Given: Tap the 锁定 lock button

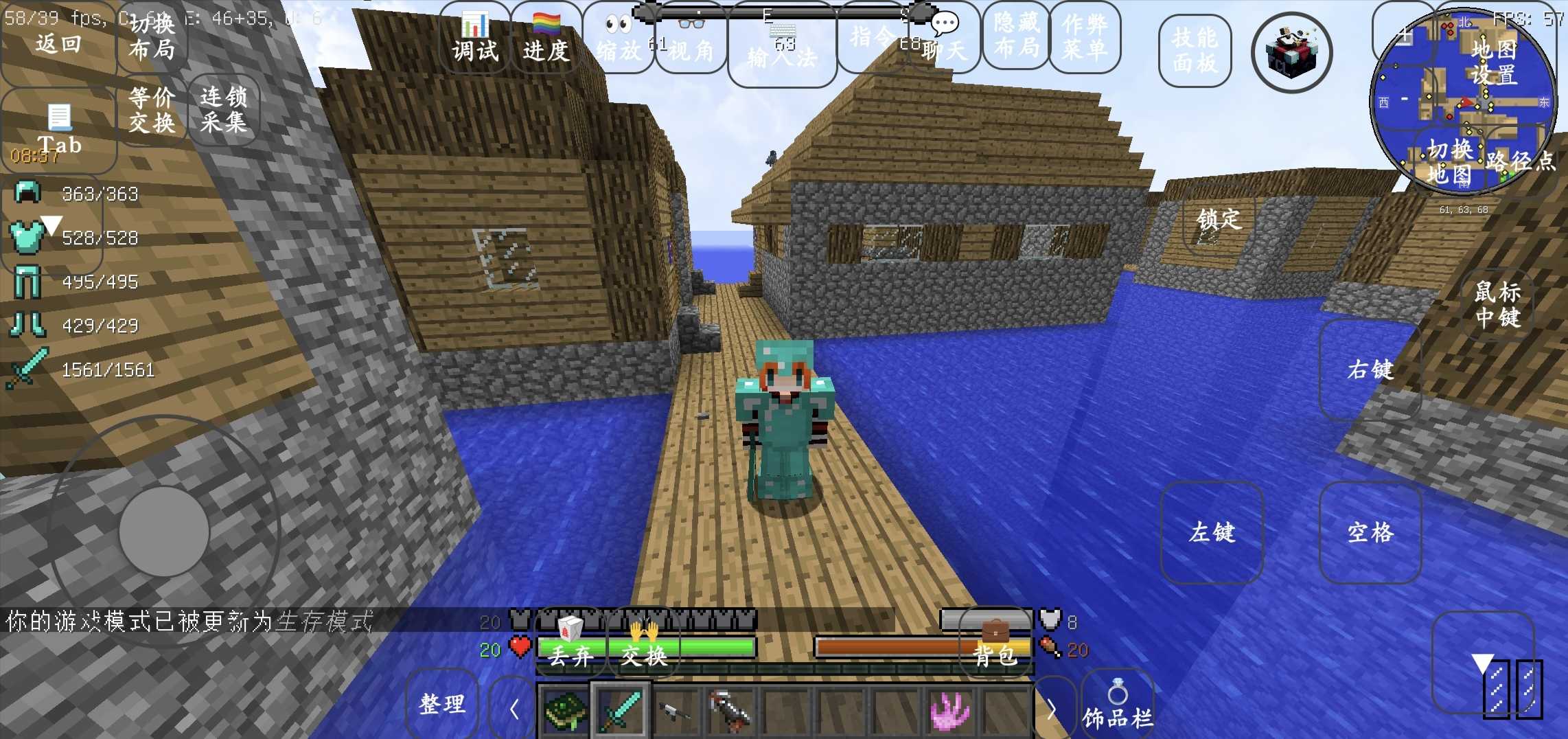Looking at the screenshot, I should [1219, 220].
